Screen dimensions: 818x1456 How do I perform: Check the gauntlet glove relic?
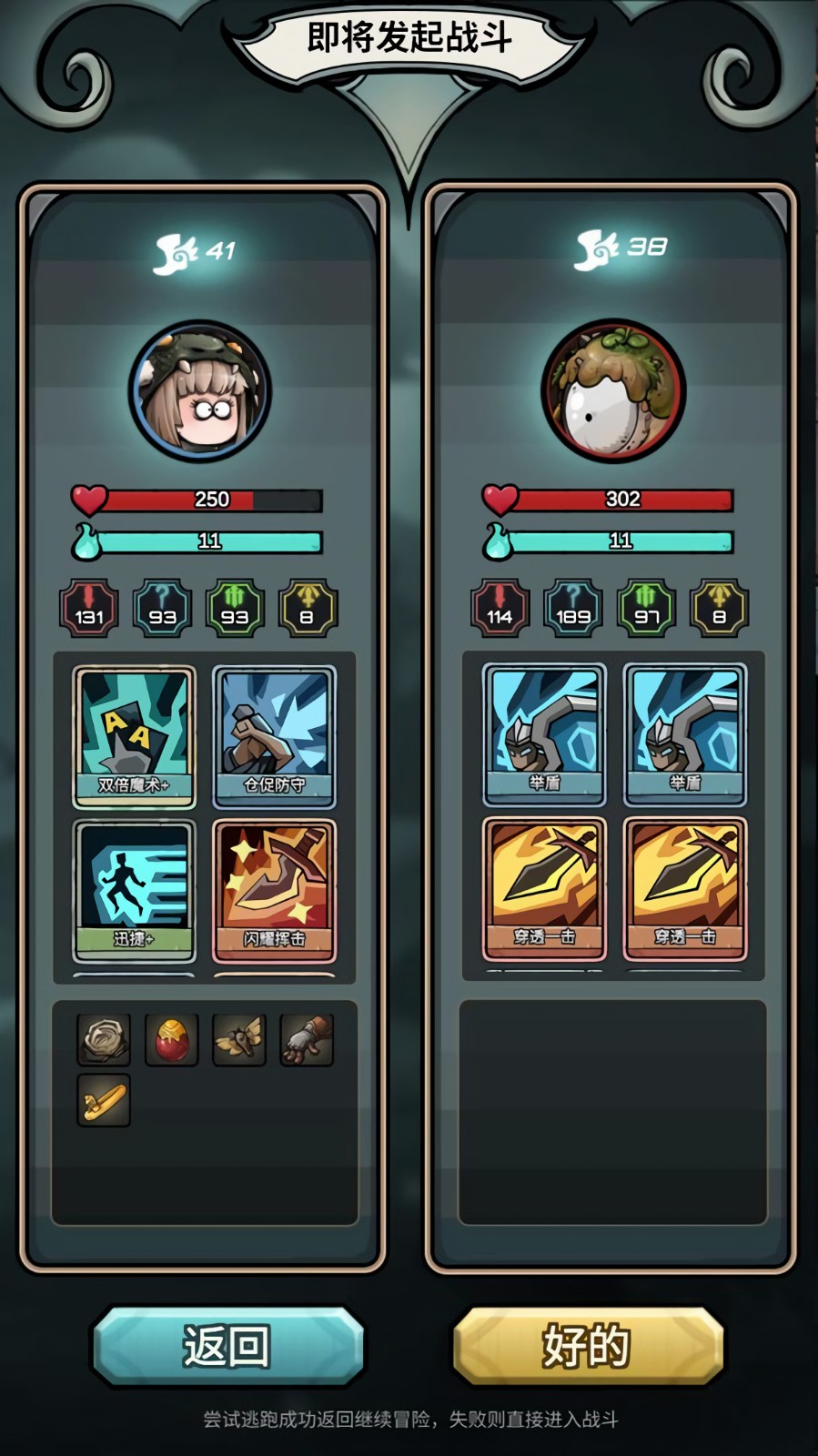307,1039
